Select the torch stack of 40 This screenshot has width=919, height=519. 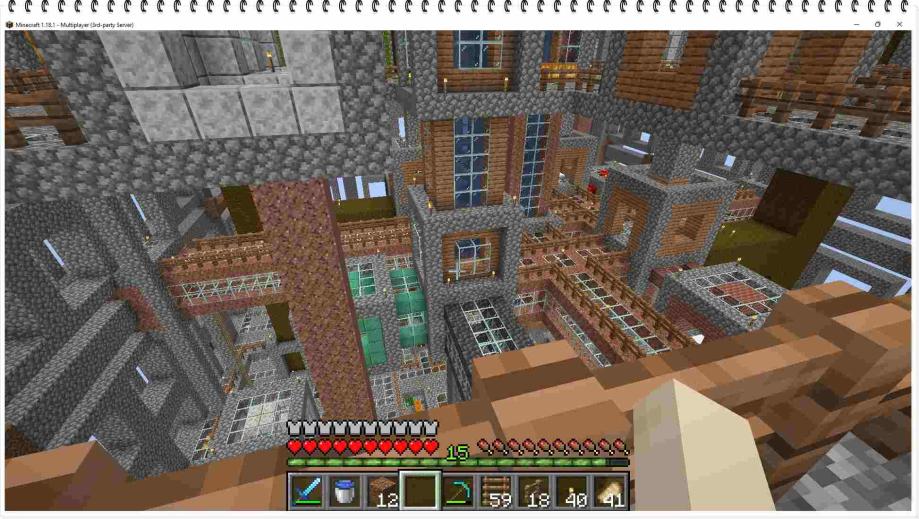(571, 491)
